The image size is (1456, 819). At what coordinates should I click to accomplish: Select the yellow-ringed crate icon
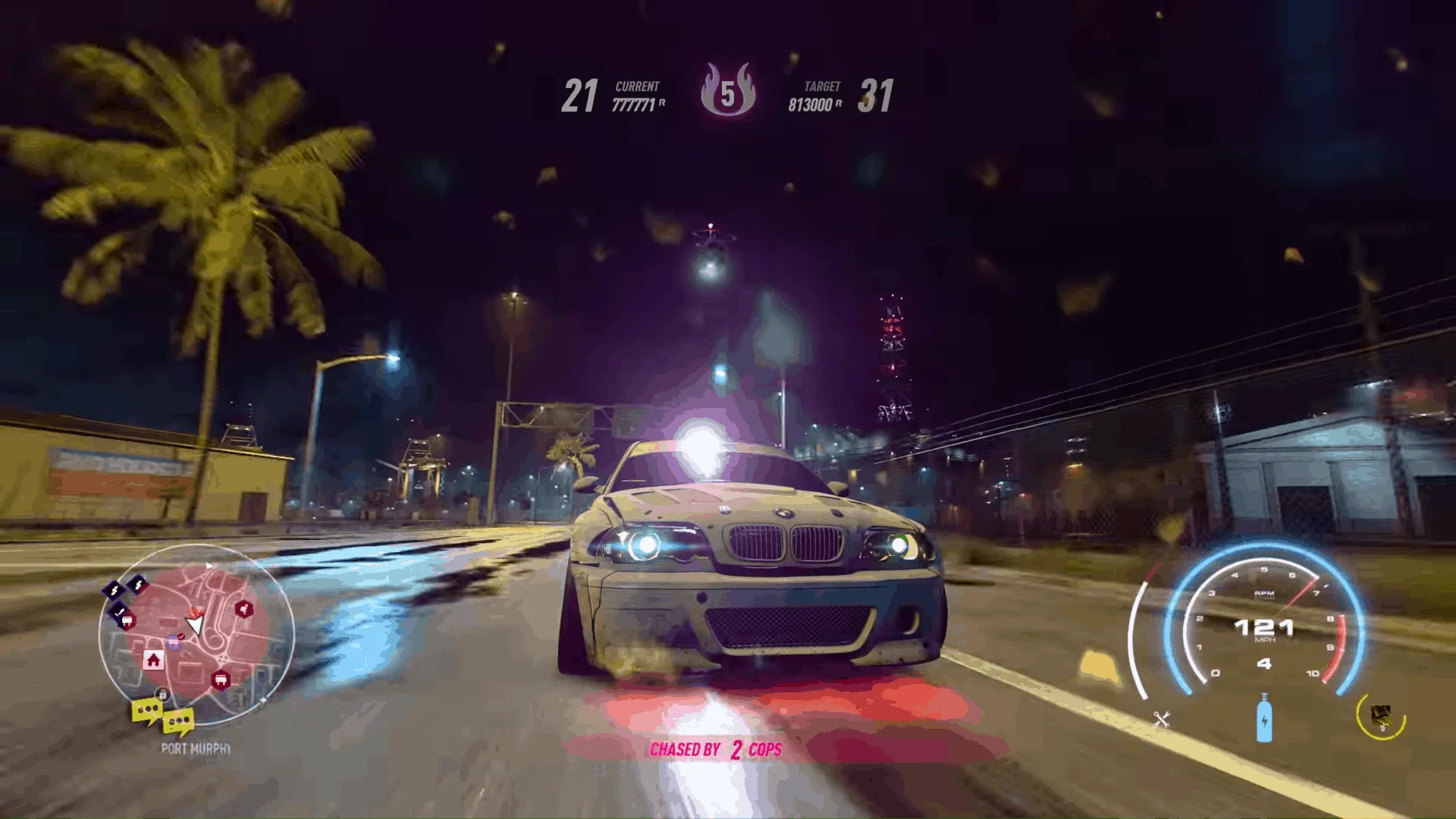point(1381,715)
